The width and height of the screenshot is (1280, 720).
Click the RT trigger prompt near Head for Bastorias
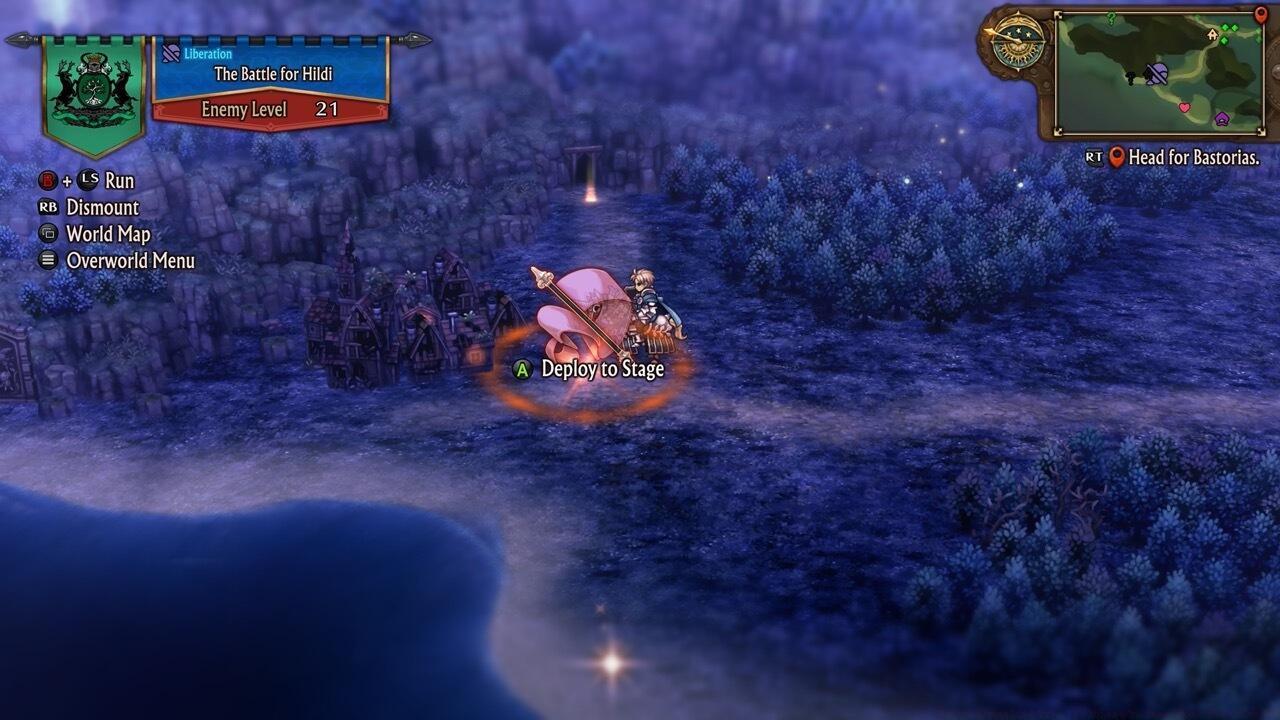[x=1094, y=156]
